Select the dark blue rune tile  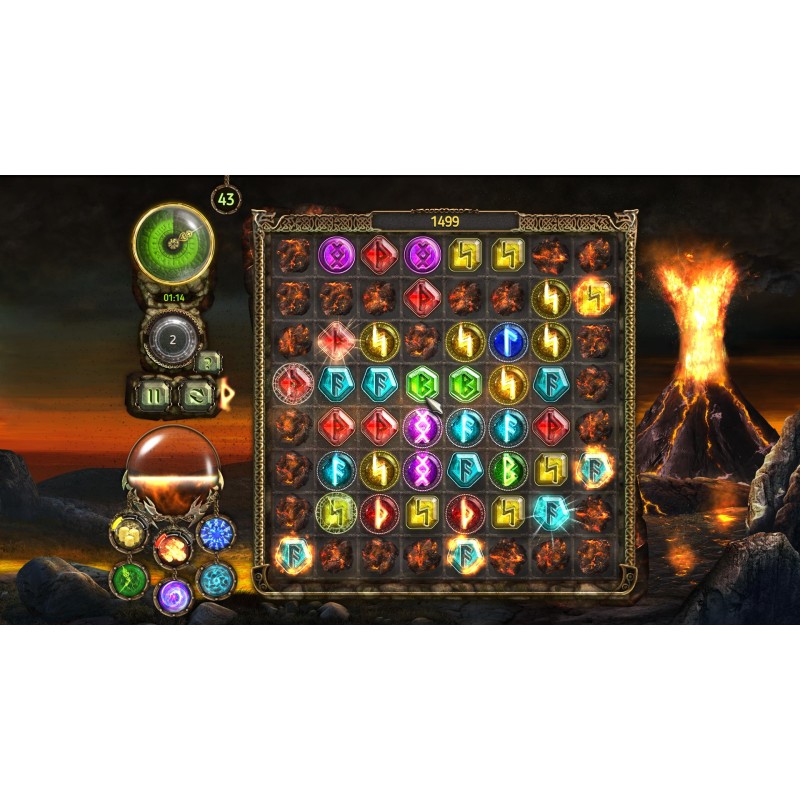(508, 340)
